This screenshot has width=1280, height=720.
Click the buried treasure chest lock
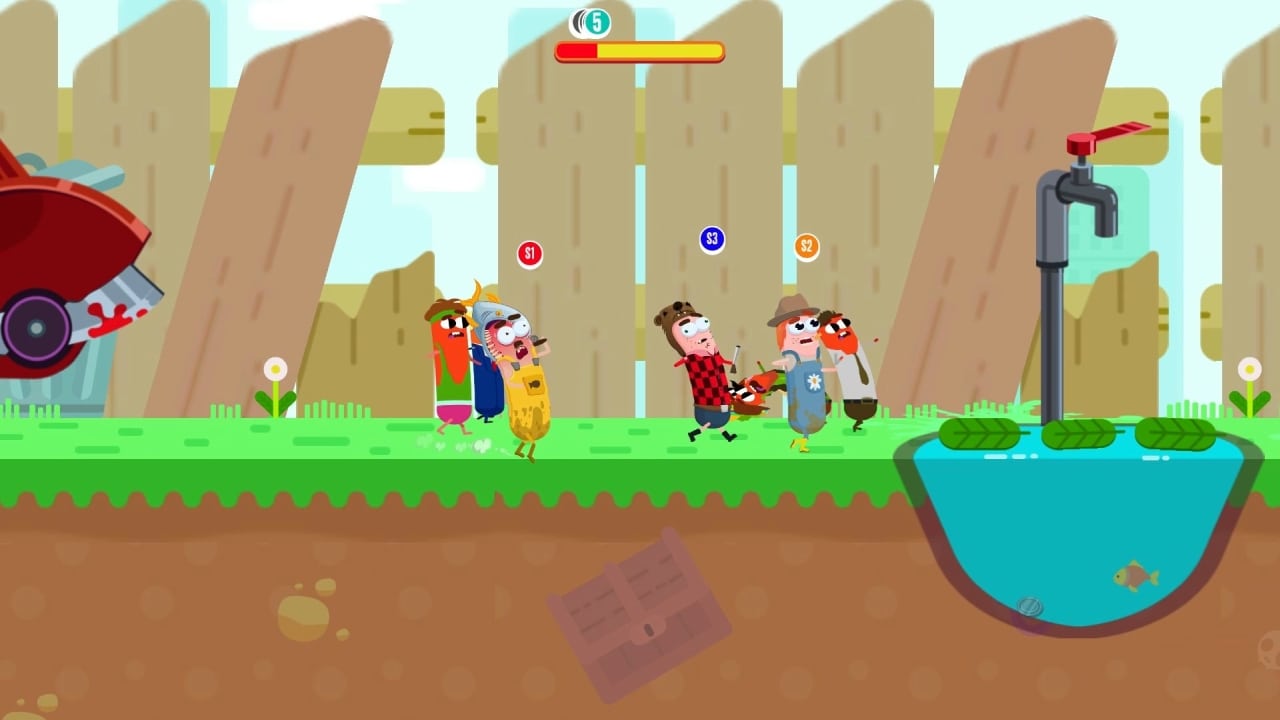point(650,629)
